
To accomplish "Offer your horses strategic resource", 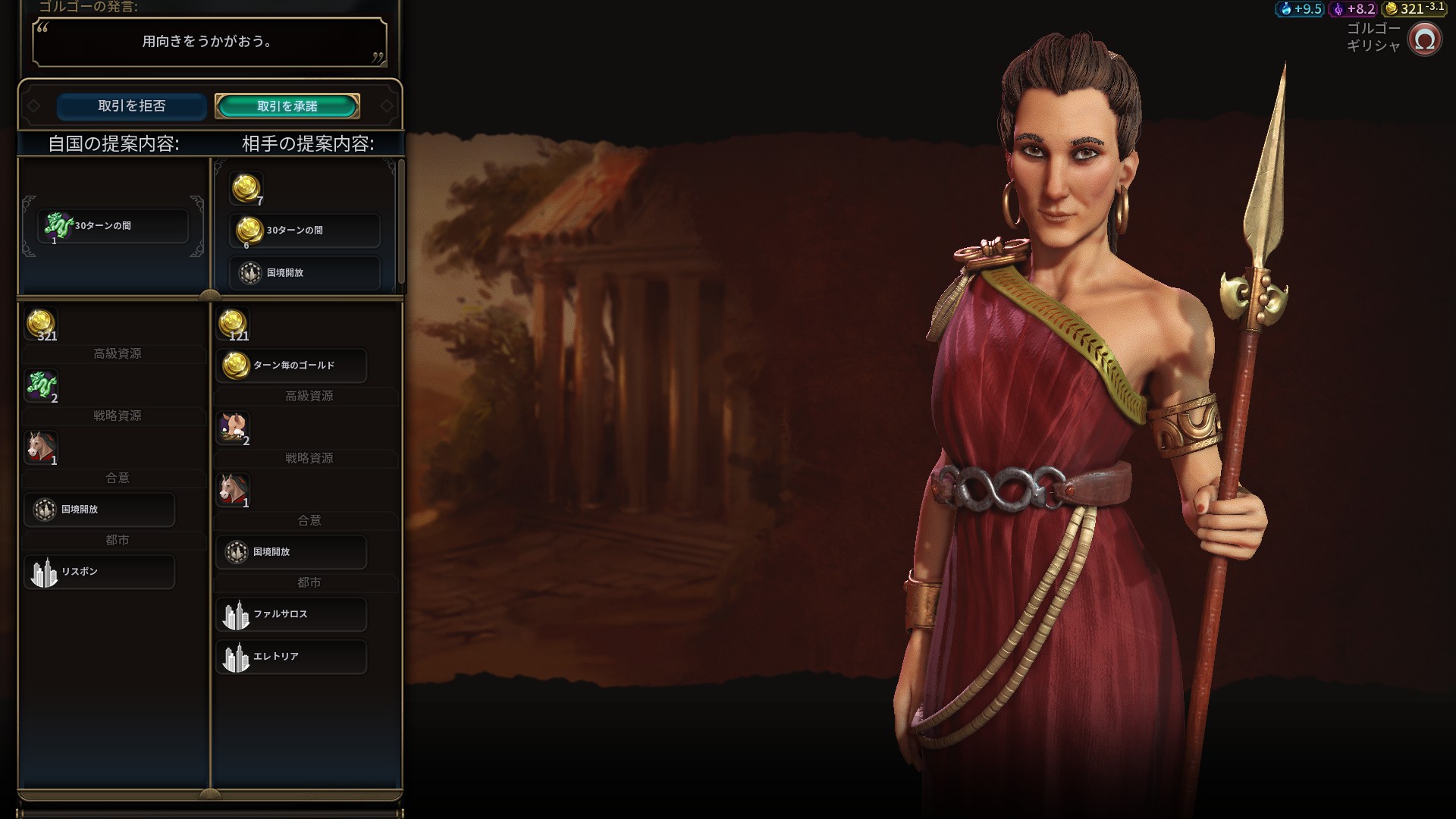I will tap(41, 448).
